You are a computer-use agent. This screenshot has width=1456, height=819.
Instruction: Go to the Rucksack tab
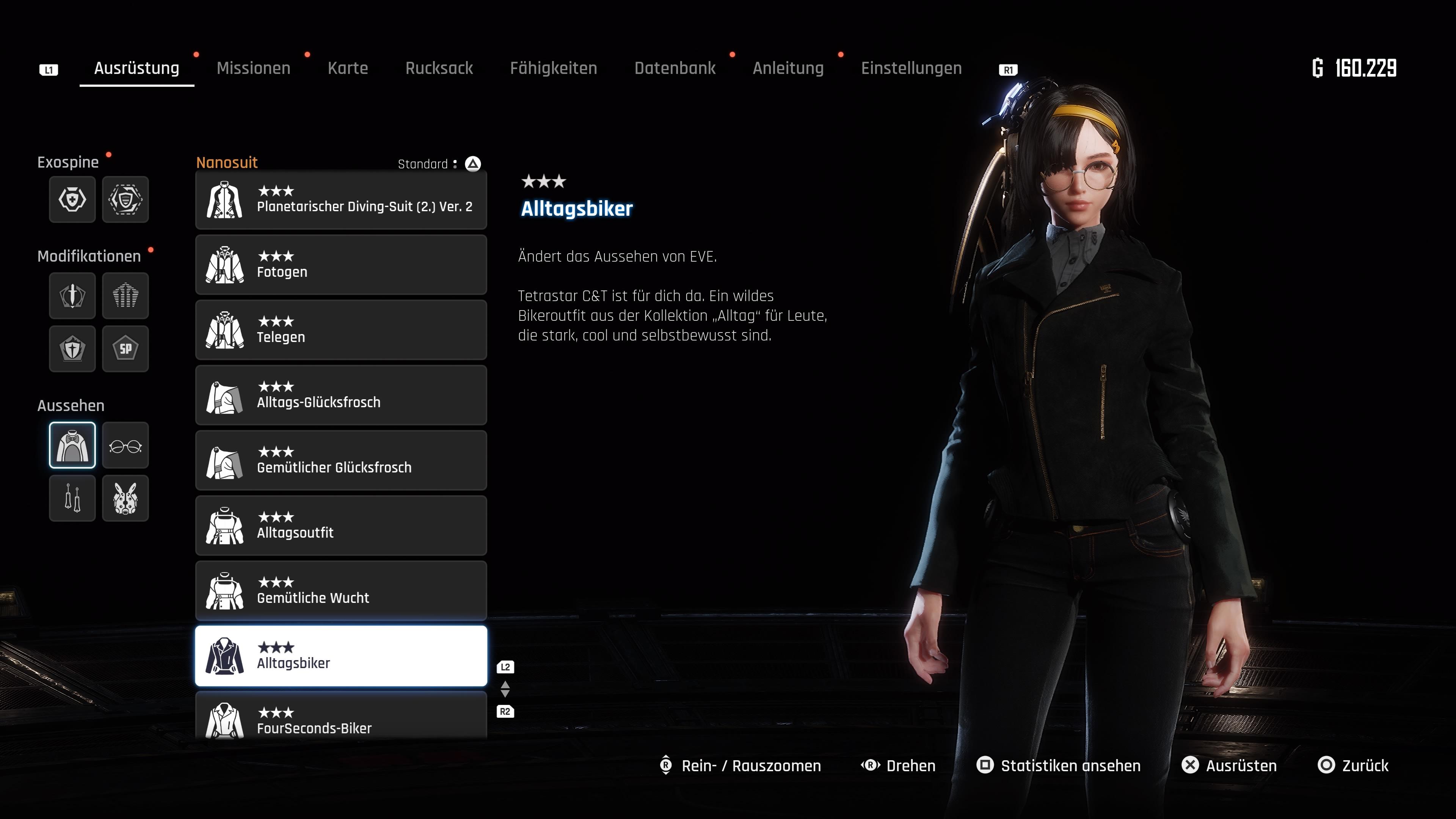439,68
